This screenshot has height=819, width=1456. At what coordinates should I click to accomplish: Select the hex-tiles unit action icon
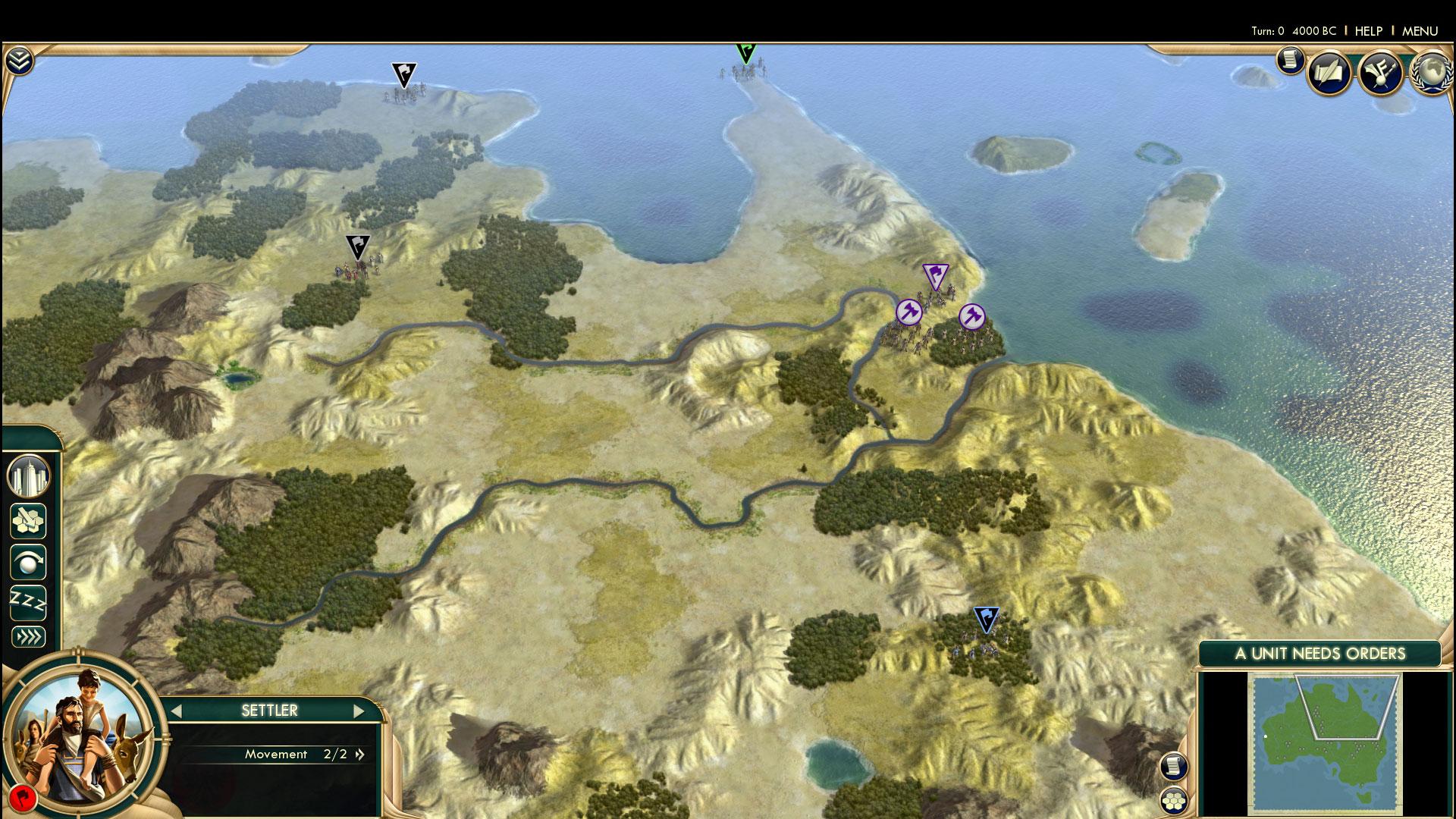[29, 521]
